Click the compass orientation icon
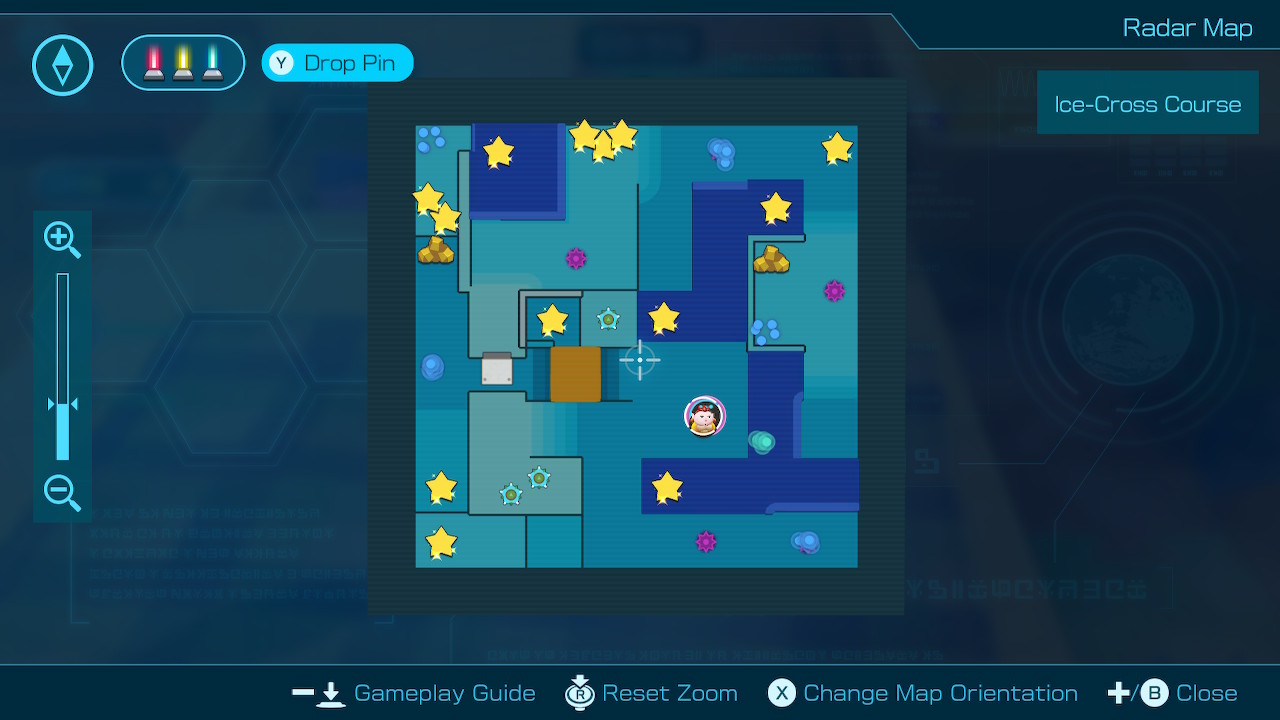Image resolution: width=1280 pixels, height=720 pixels. pyautogui.click(x=63, y=66)
